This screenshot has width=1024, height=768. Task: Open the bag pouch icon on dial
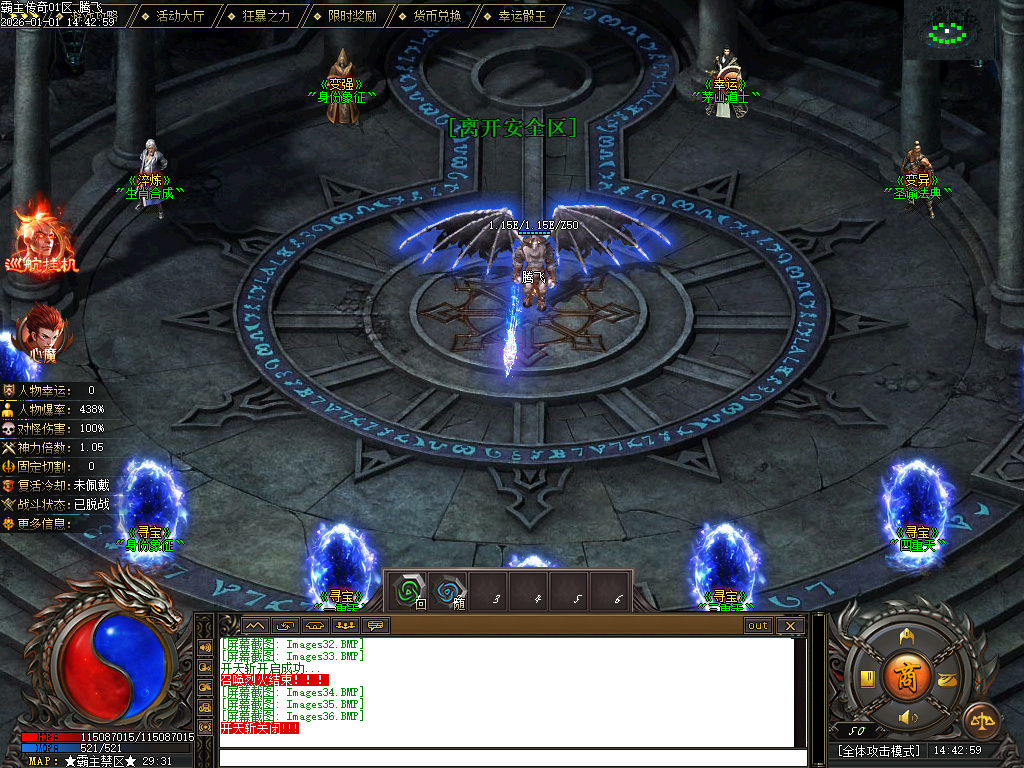click(945, 679)
